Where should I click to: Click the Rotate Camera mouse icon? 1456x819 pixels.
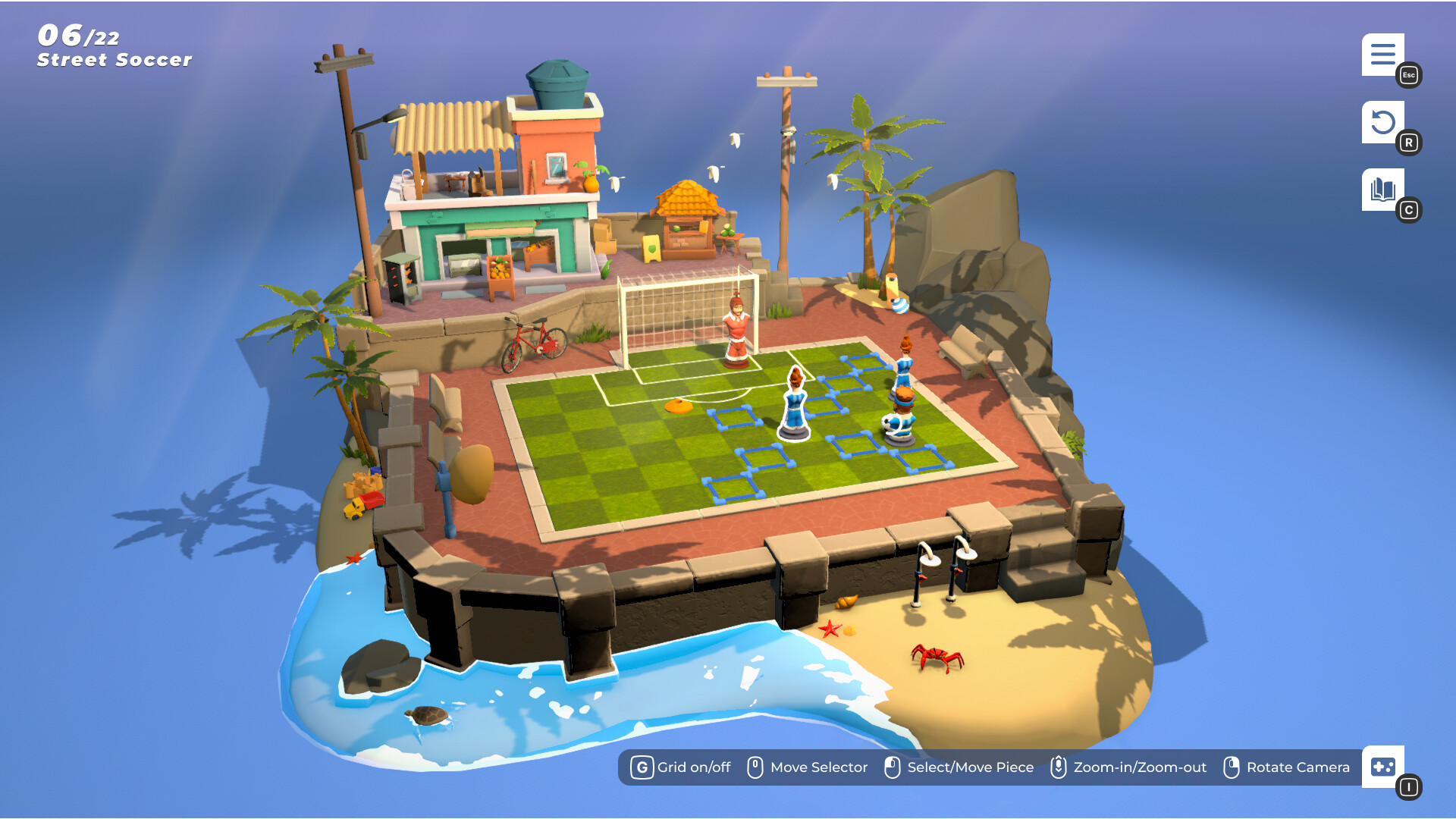coord(1232,767)
